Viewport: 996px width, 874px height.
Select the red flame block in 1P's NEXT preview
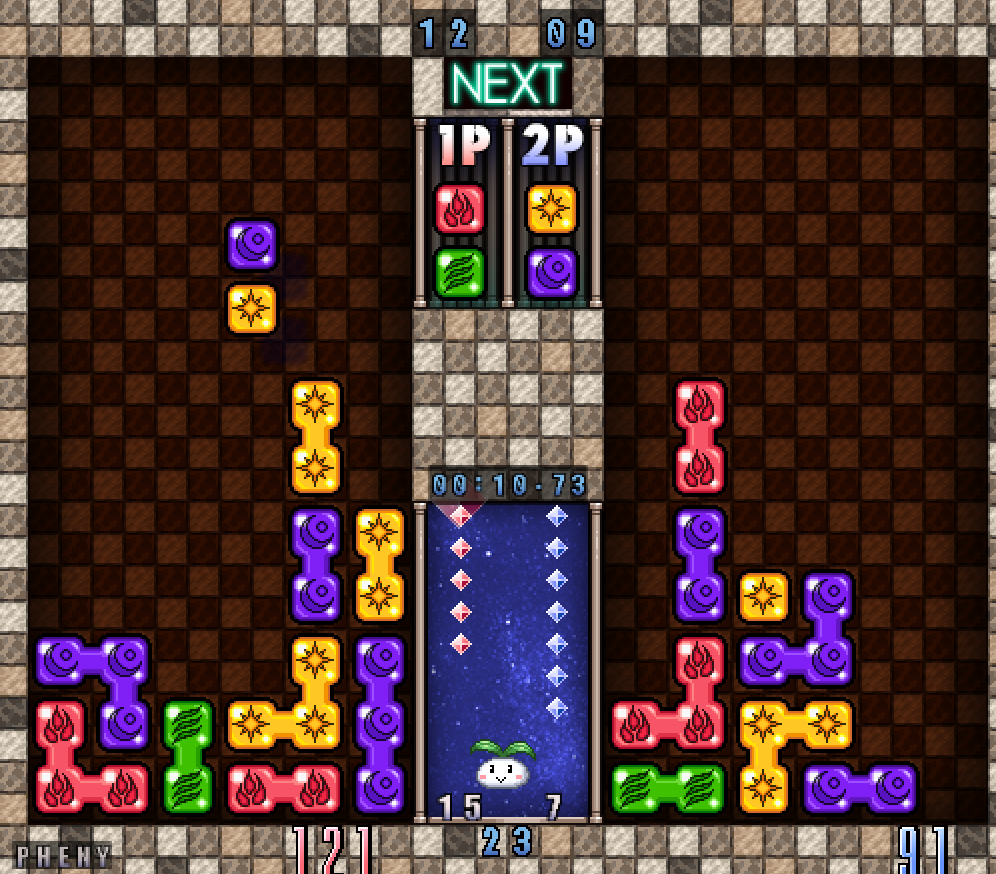pos(460,210)
